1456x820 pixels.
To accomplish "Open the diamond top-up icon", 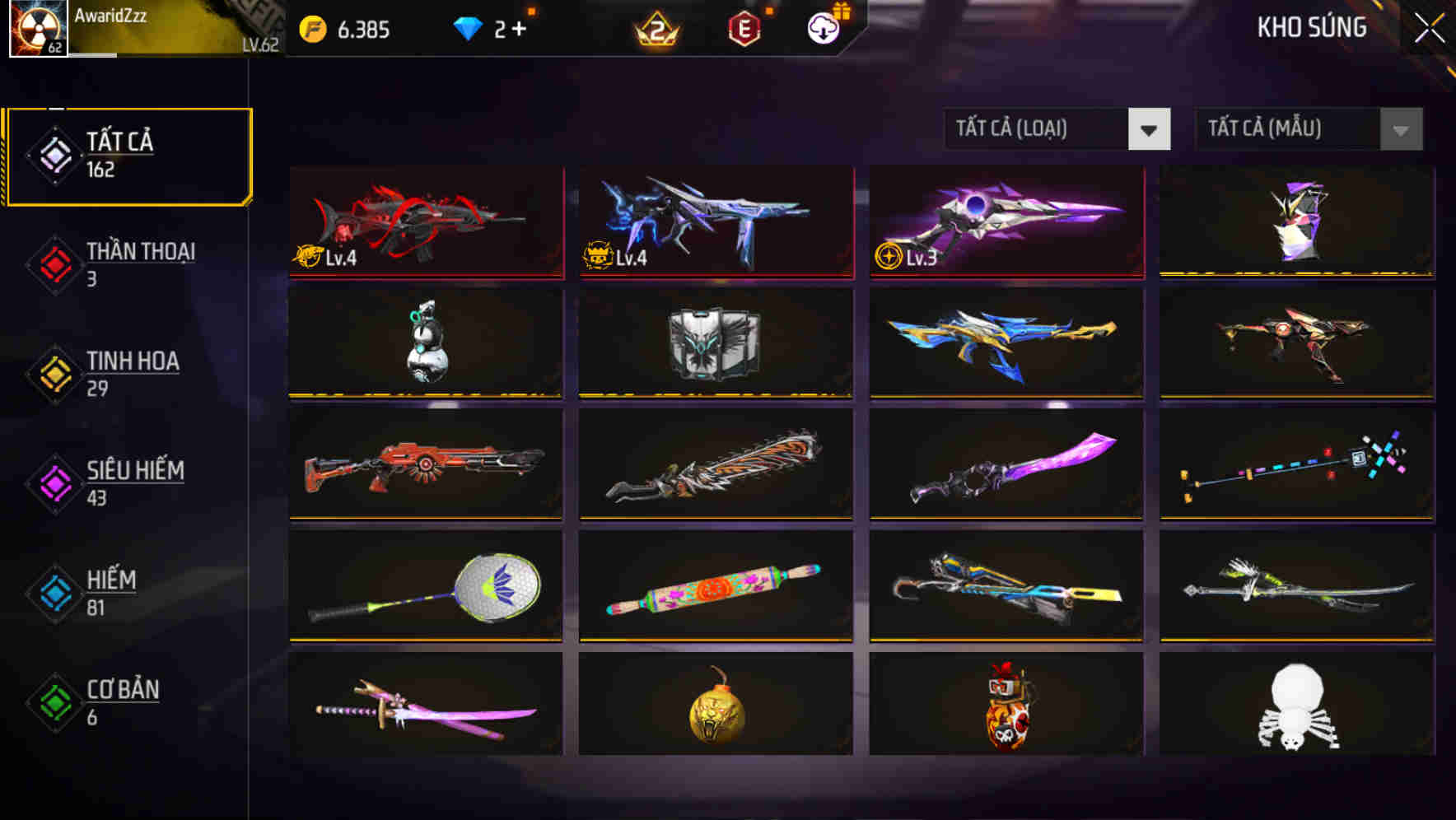I will pyautogui.click(x=469, y=26).
